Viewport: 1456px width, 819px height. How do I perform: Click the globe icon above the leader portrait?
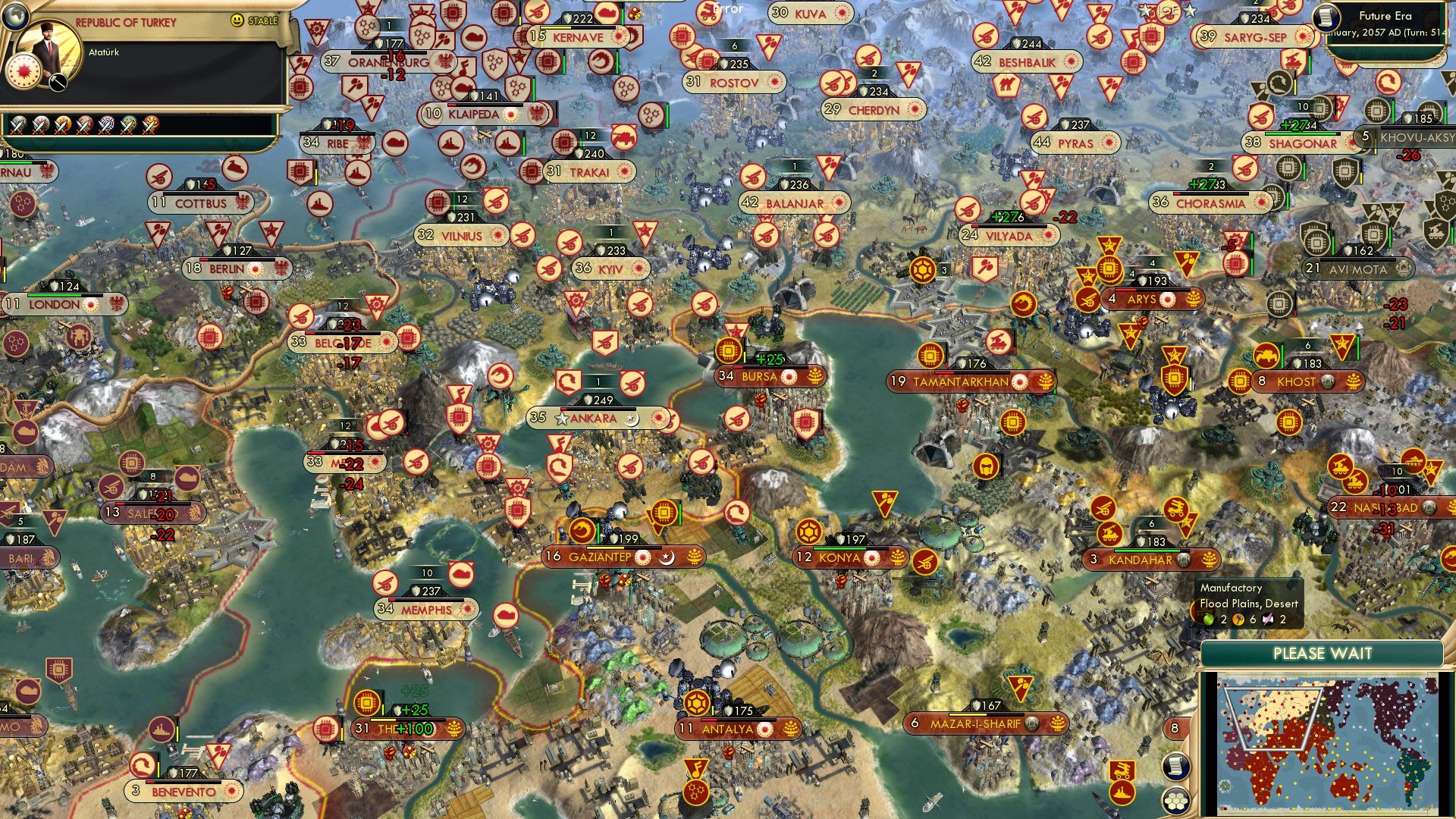pos(17,17)
